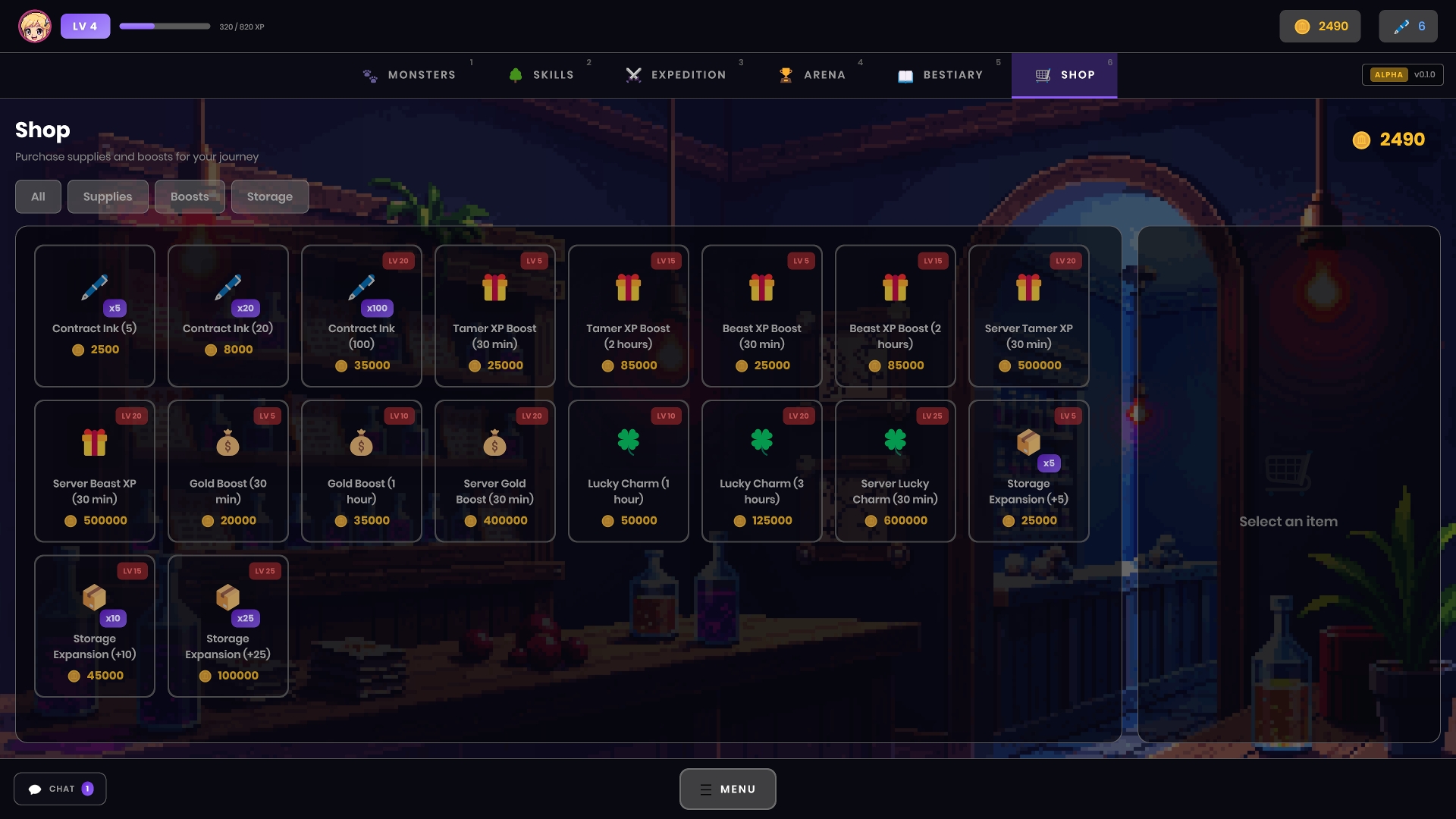
Task: Select the Contract Ink (5) item
Action: click(x=95, y=315)
